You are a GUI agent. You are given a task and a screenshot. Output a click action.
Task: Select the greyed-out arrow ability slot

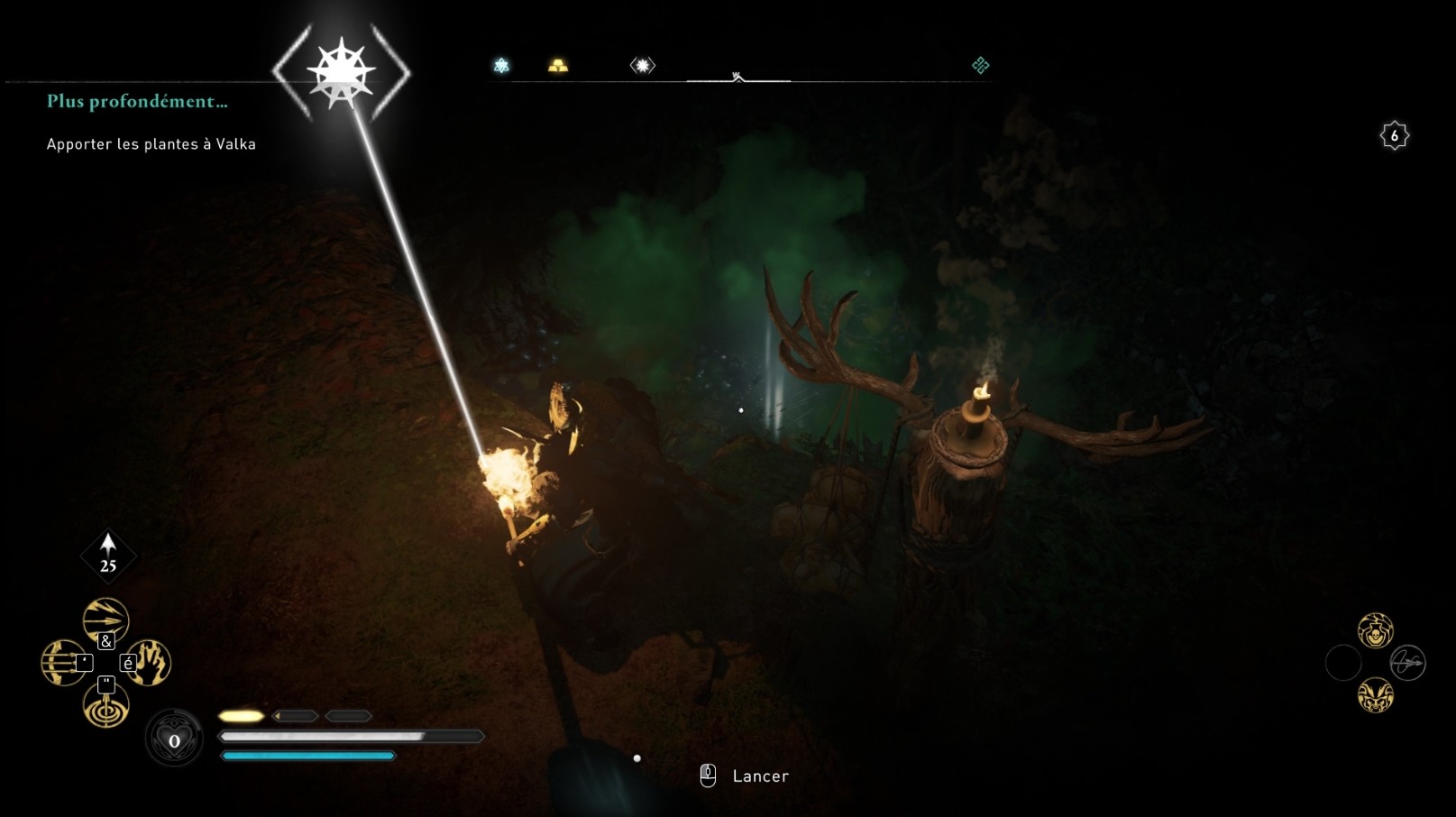[x=1407, y=663]
